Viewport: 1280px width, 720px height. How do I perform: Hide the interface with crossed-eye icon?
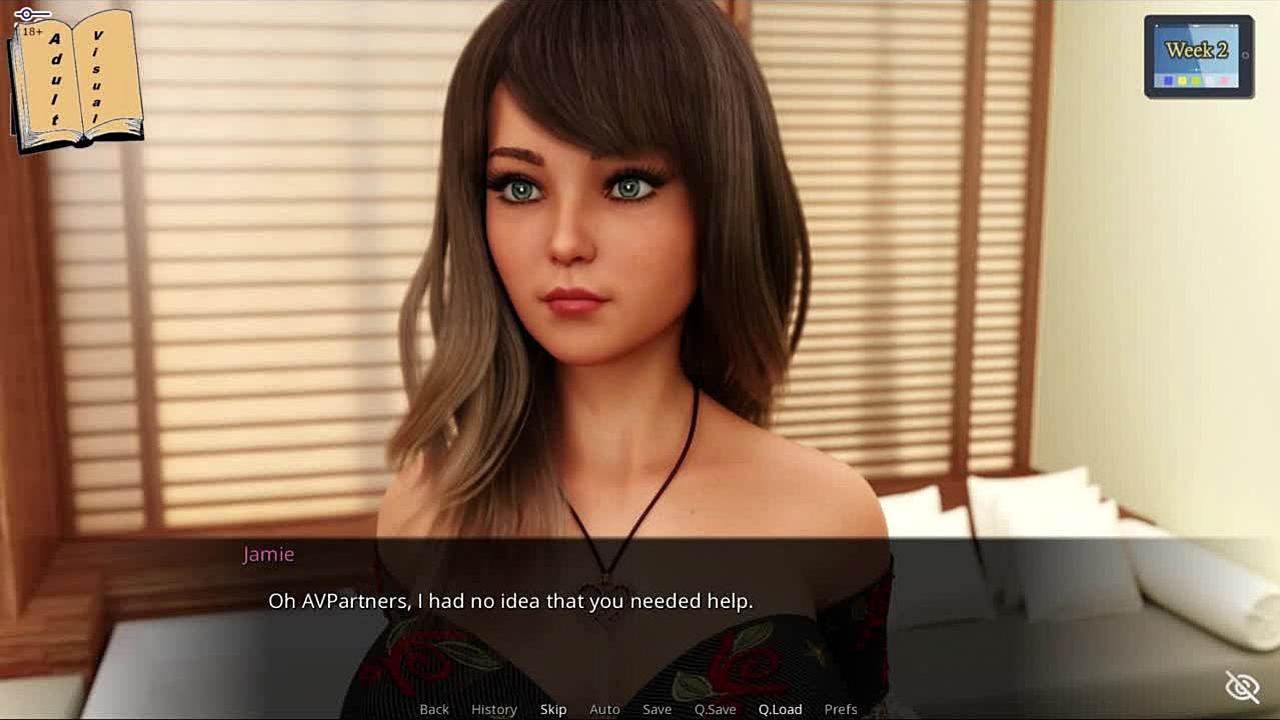(x=1242, y=687)
